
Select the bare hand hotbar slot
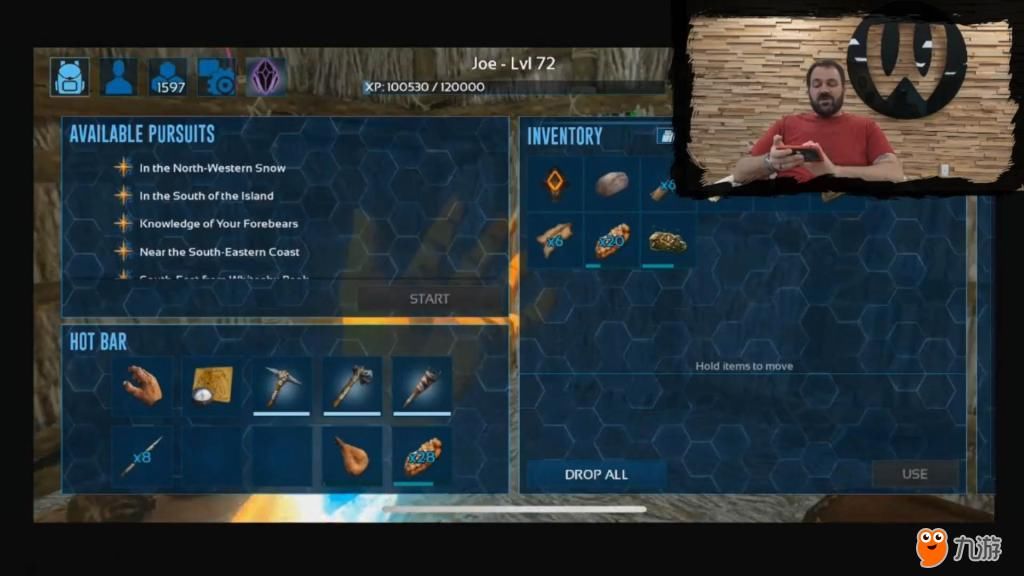(142, 385)
